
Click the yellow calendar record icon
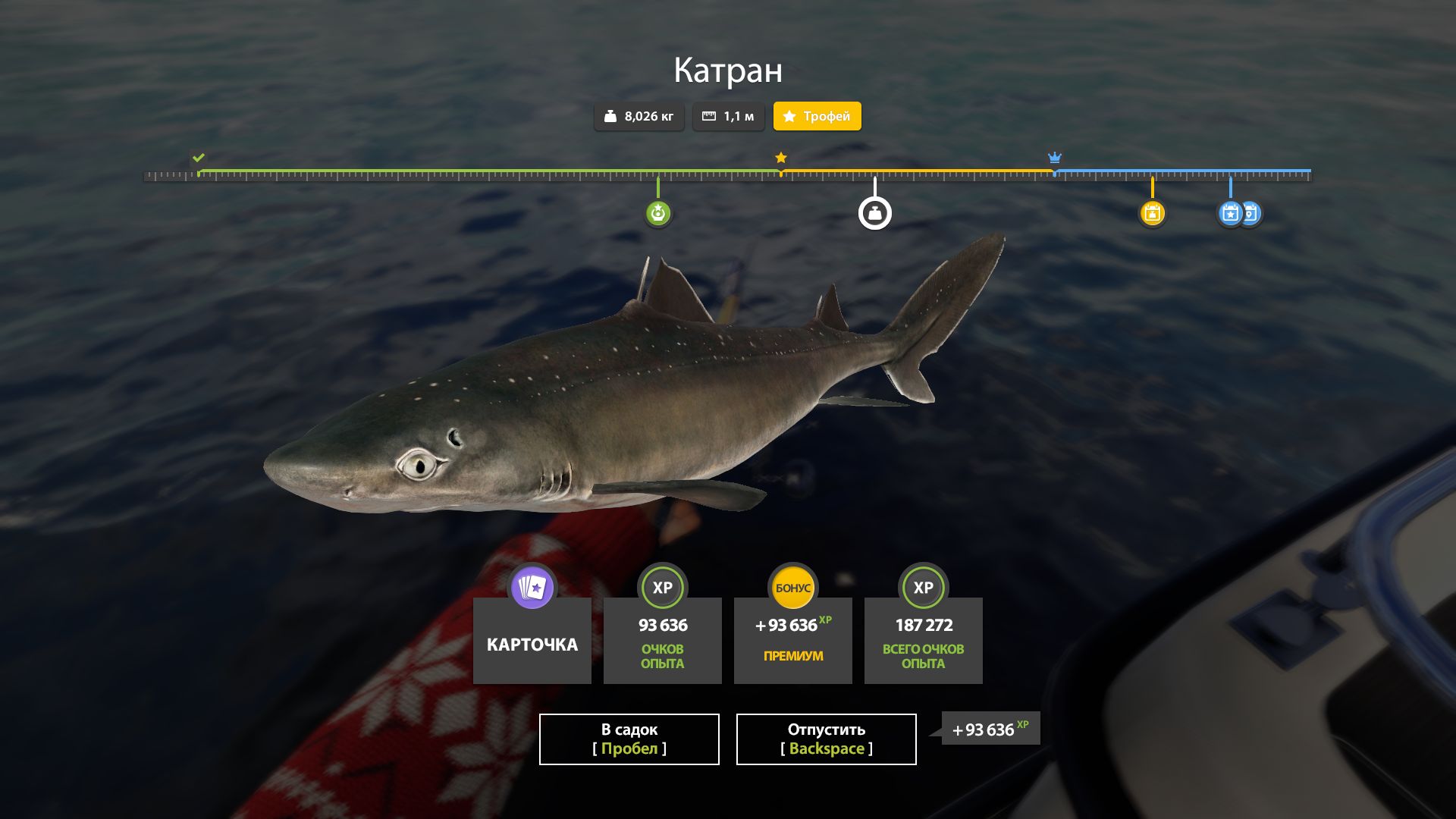1153,213
